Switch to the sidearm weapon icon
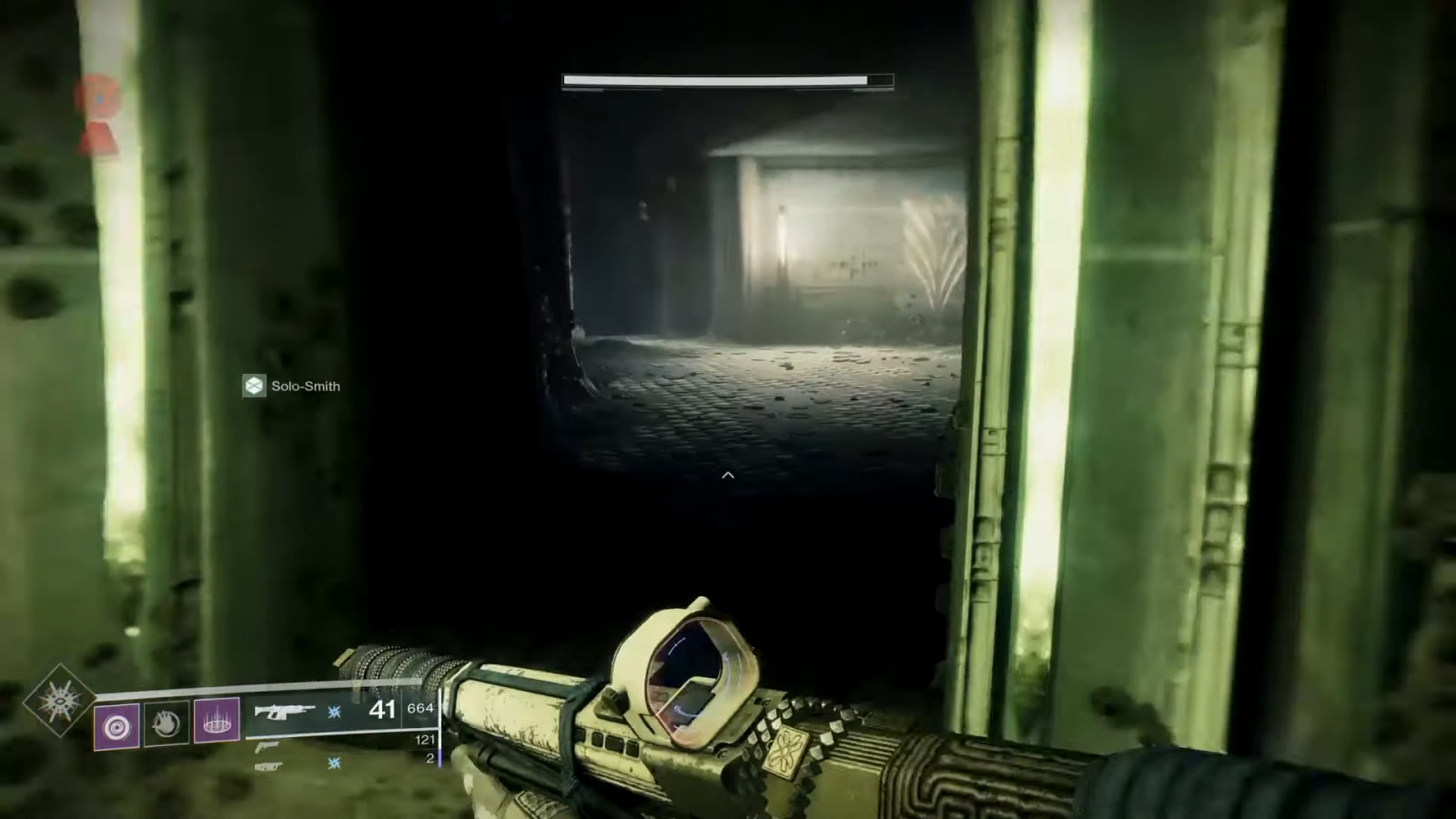This screenshot has height=819, width=1456. coord(268,746)
